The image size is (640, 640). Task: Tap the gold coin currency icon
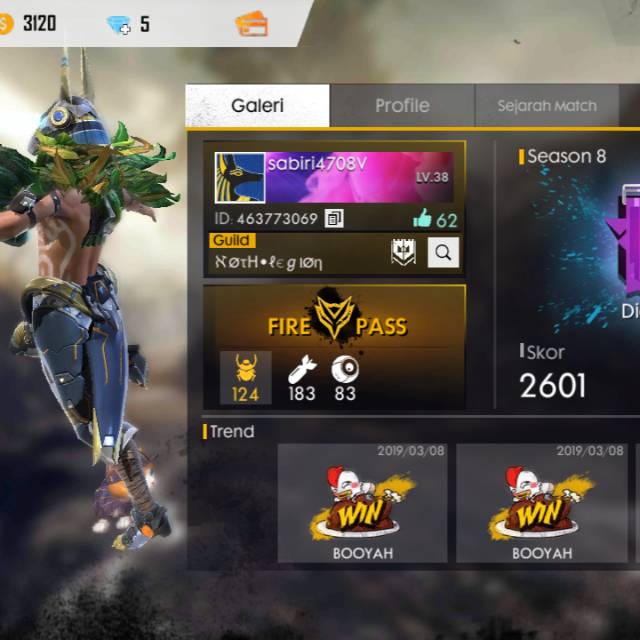(x=6, y=24)
